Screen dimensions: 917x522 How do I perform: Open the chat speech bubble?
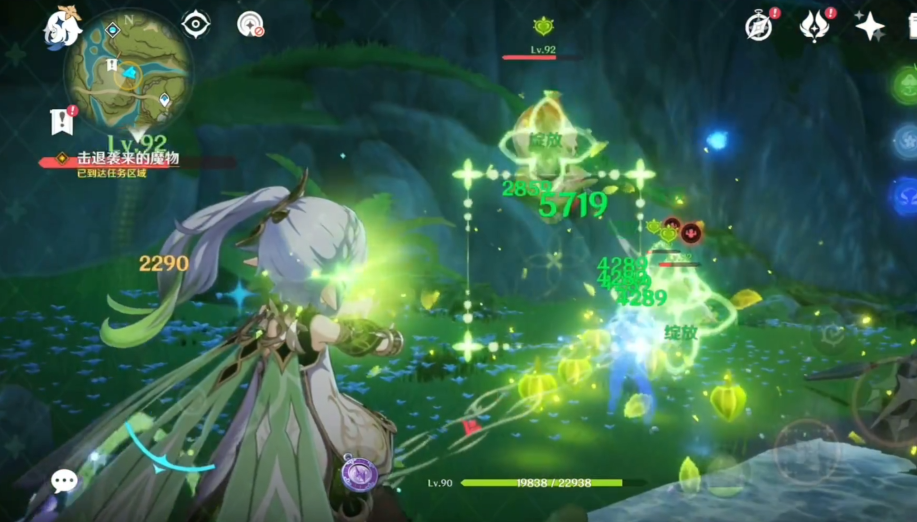65,481
